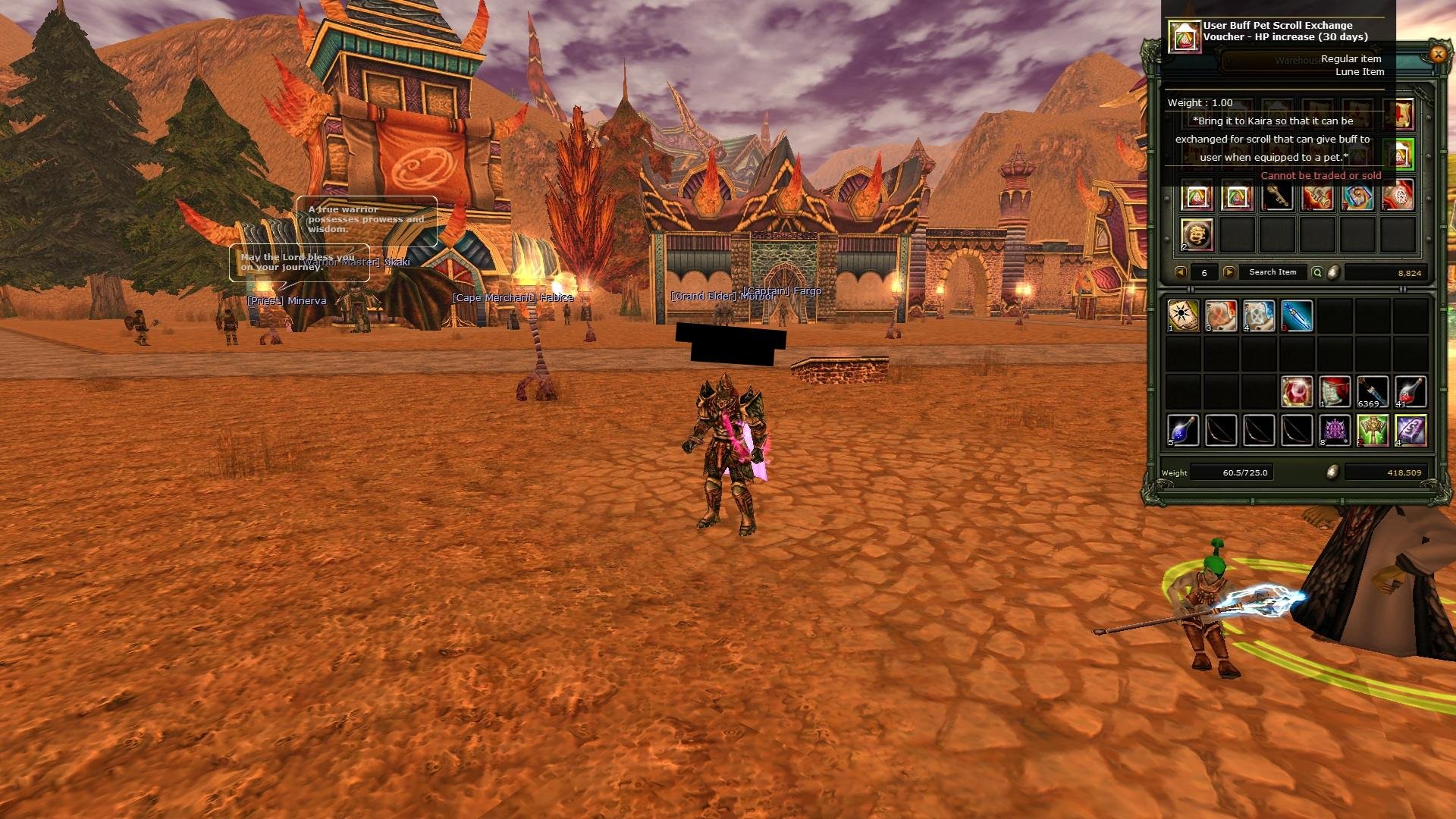Select the green hammer item in the inventory
The height and width of the screenshot is (819, 1456).
[1373, 431]
